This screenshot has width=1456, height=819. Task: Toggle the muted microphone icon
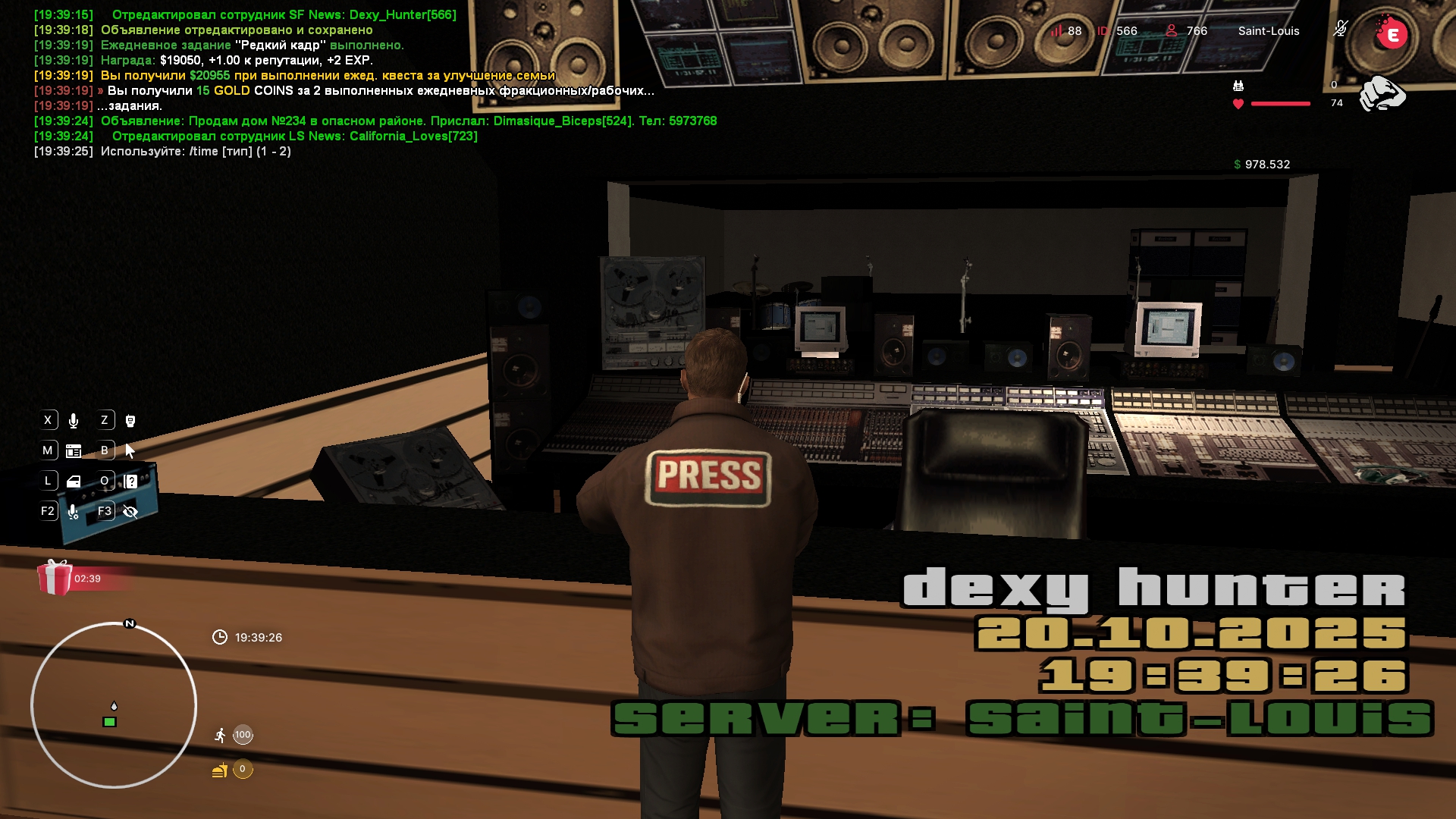pyautogui.click(x=1340, y=30)
